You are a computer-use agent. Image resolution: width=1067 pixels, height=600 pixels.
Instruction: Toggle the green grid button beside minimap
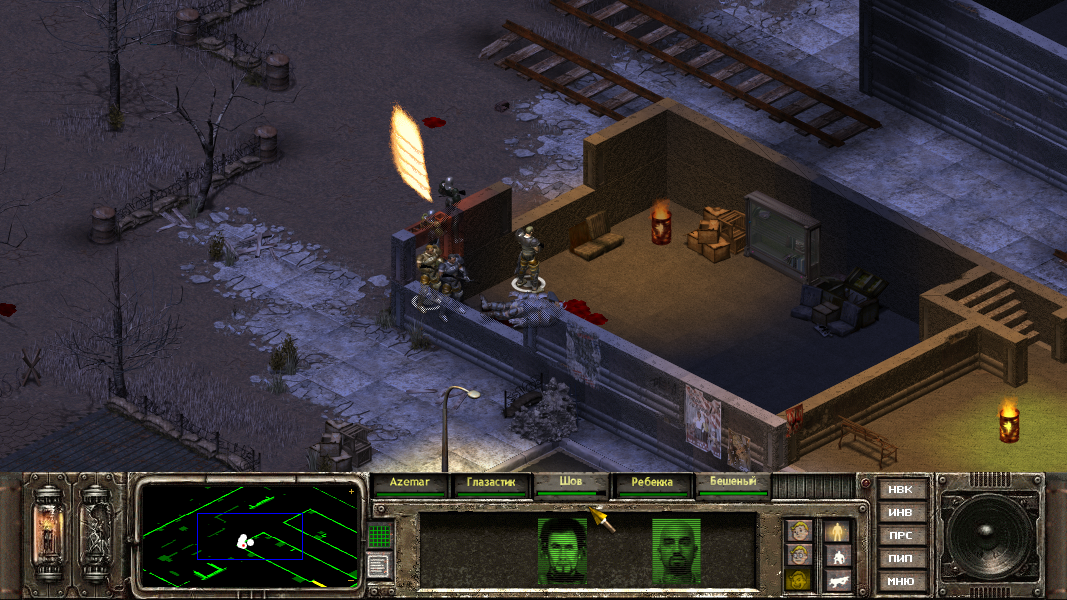point(378,535)
